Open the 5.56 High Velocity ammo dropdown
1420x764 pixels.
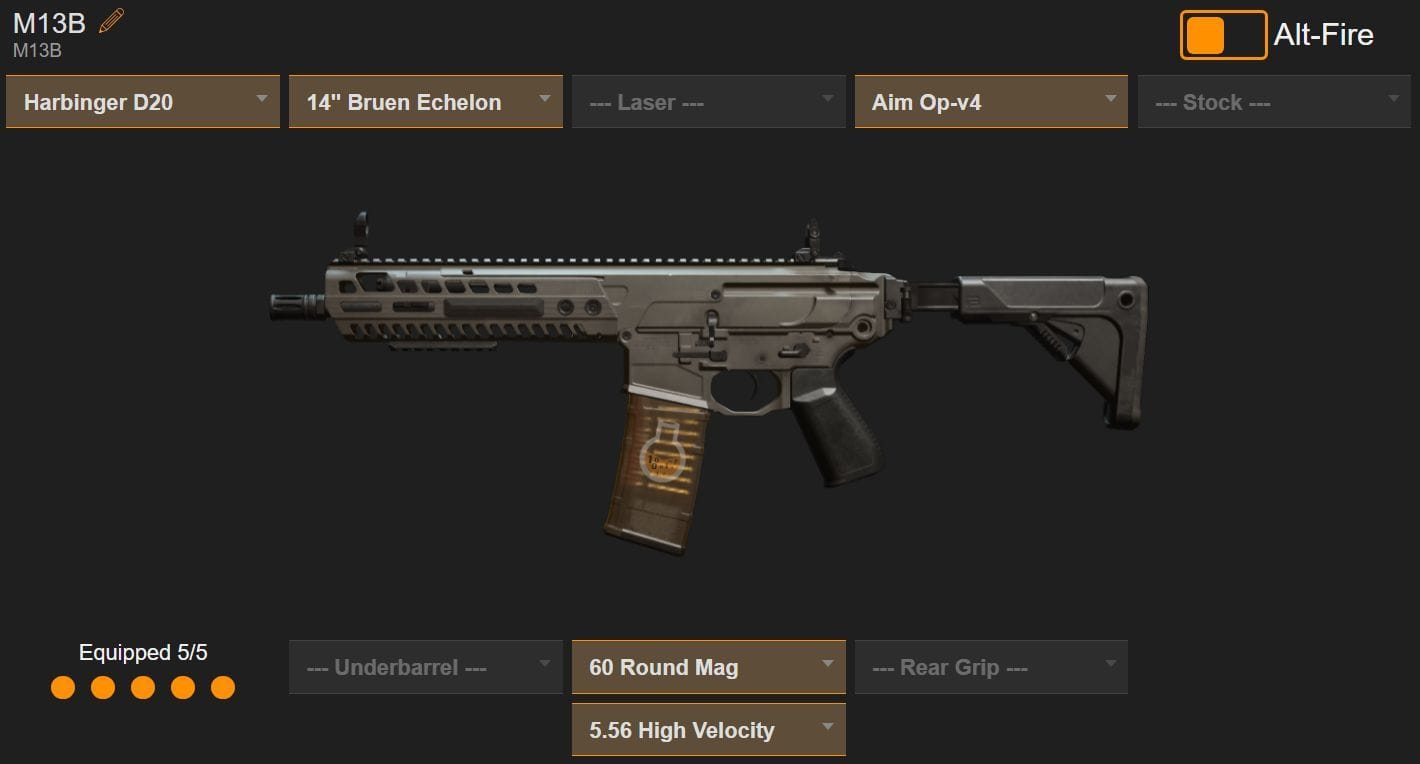[708, 730]
